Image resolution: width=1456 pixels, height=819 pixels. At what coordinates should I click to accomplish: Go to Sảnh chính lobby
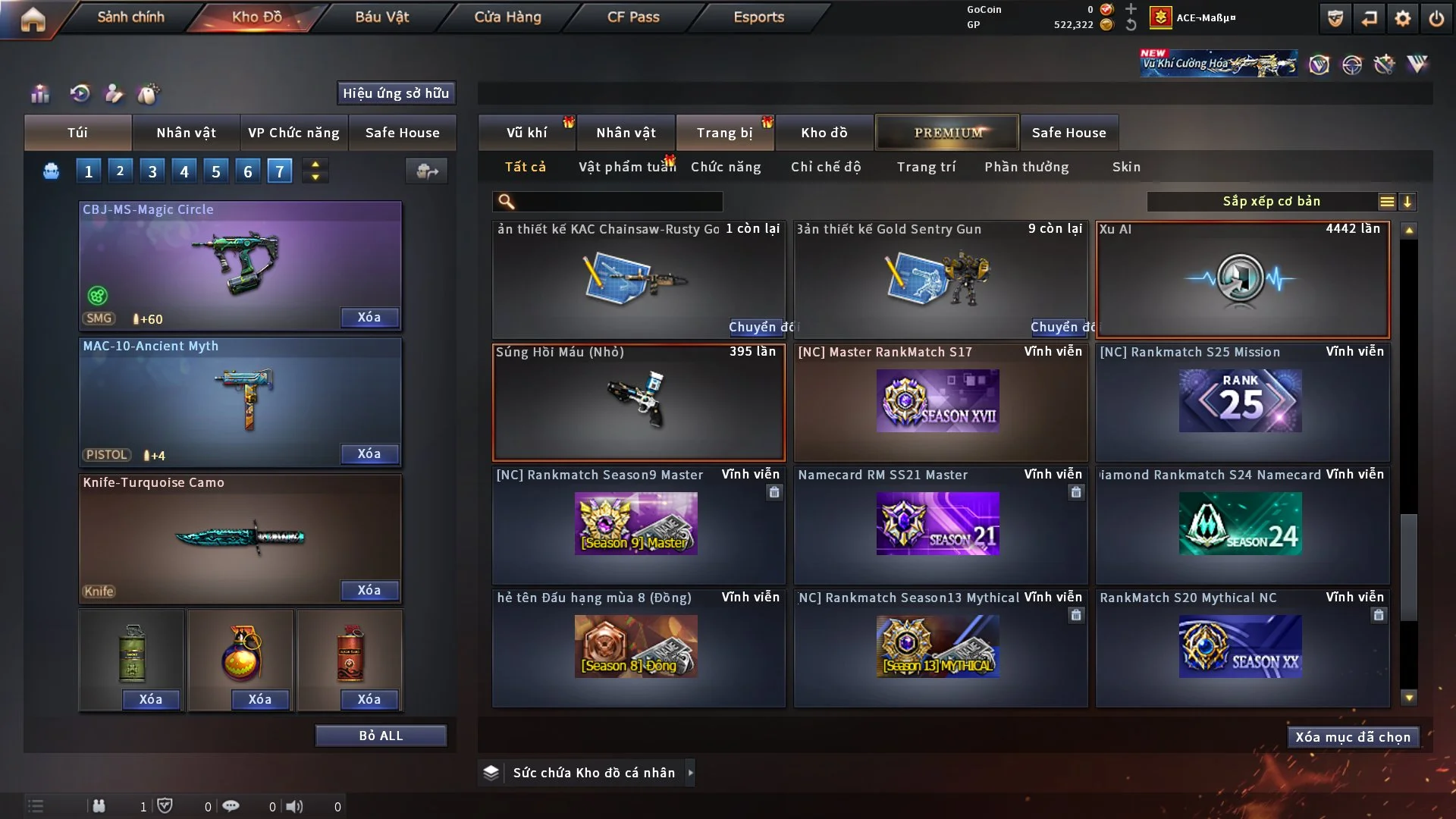pos(130,17)
